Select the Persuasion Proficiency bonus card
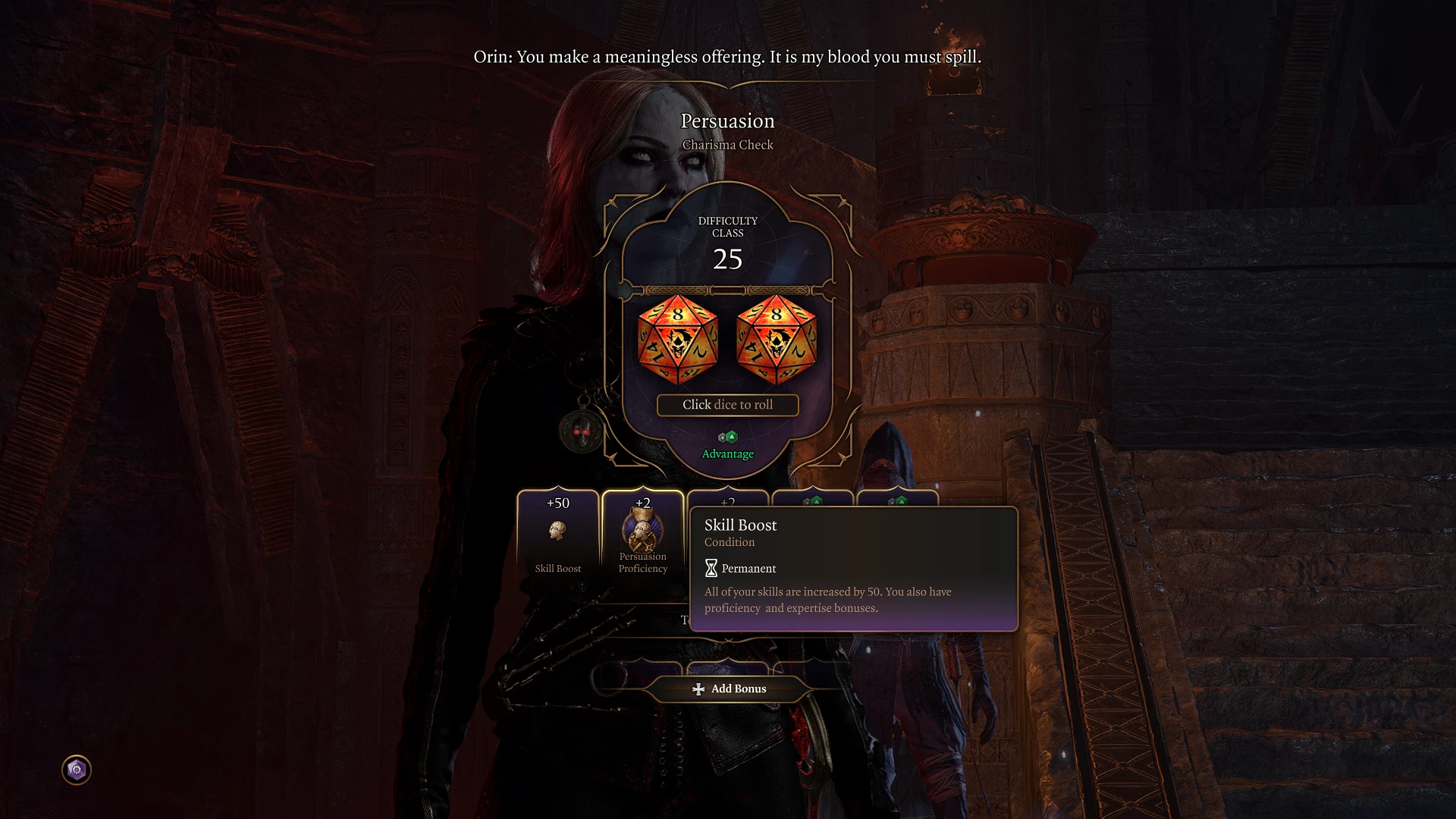The width and height of the screenshot is (1456, 819). pyautogui.click(x=642, y=535)
